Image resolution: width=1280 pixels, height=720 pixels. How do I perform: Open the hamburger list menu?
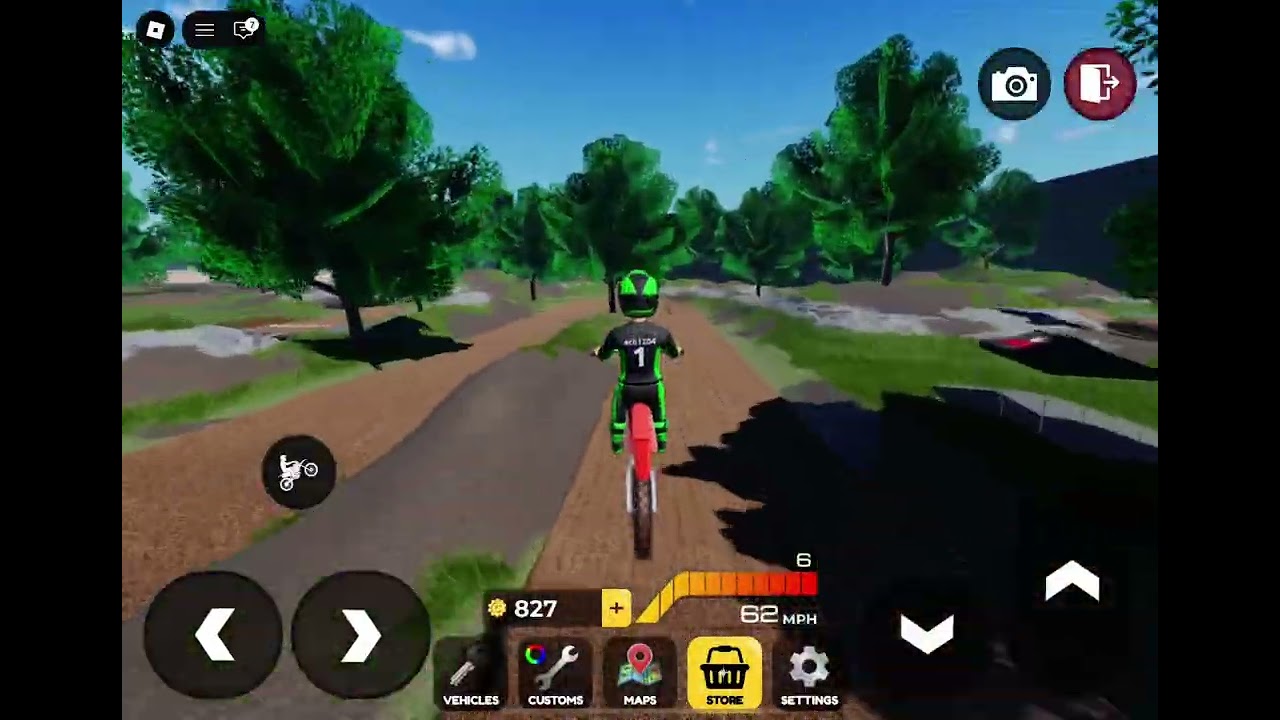point(204,30)
